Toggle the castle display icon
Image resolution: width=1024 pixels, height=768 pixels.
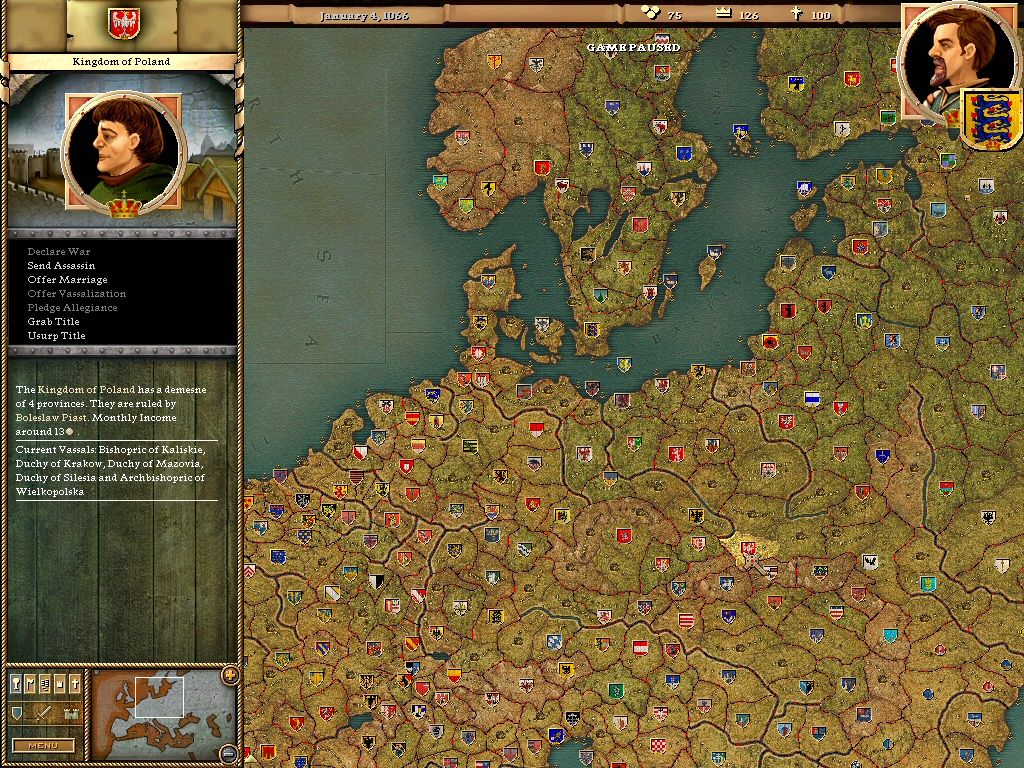point(70,713)
